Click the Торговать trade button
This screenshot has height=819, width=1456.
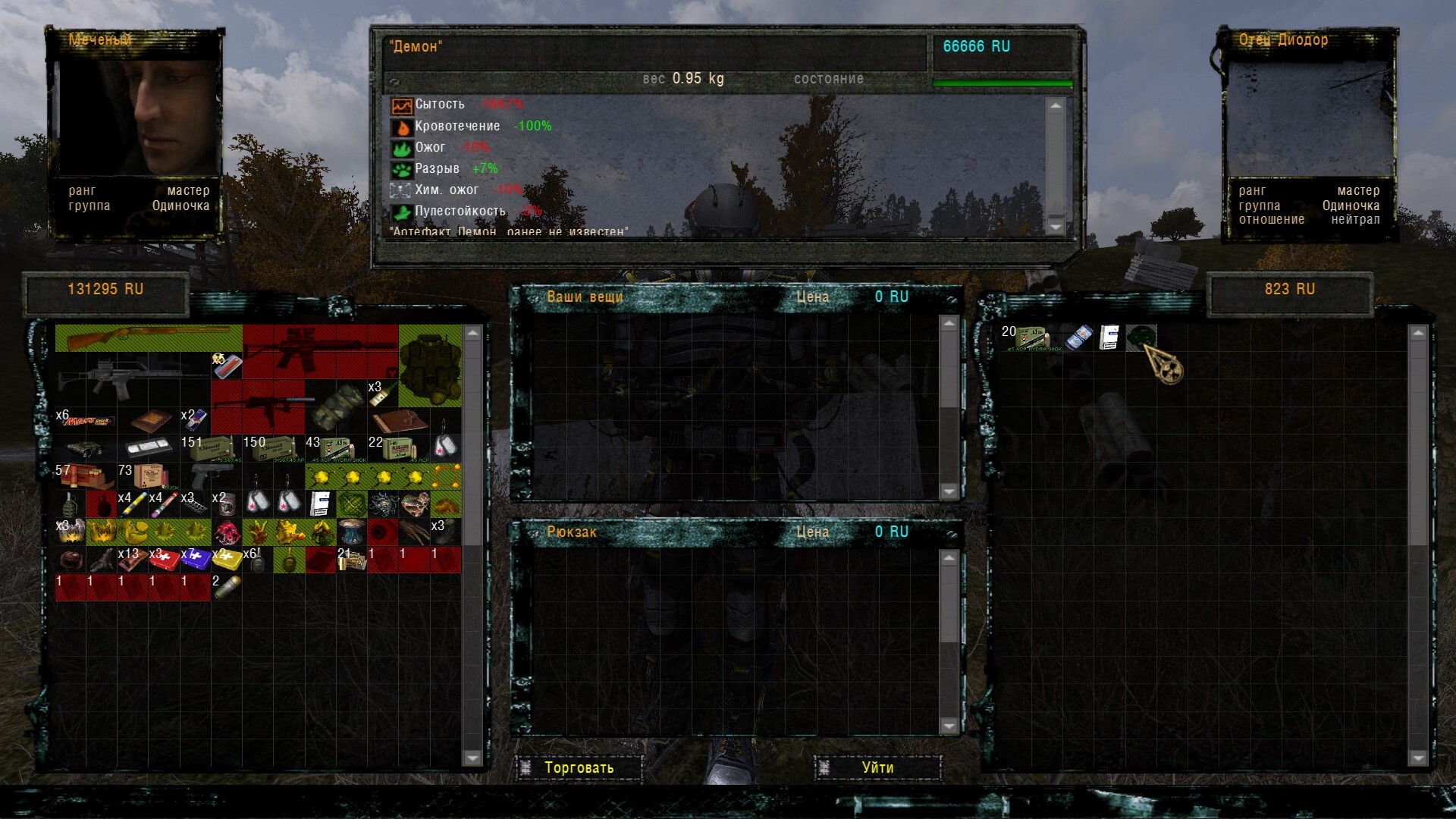tap(579, 767)
